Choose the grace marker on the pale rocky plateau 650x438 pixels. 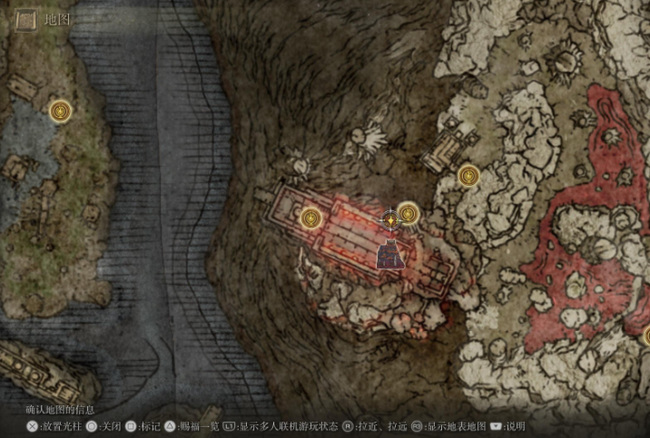468,177
